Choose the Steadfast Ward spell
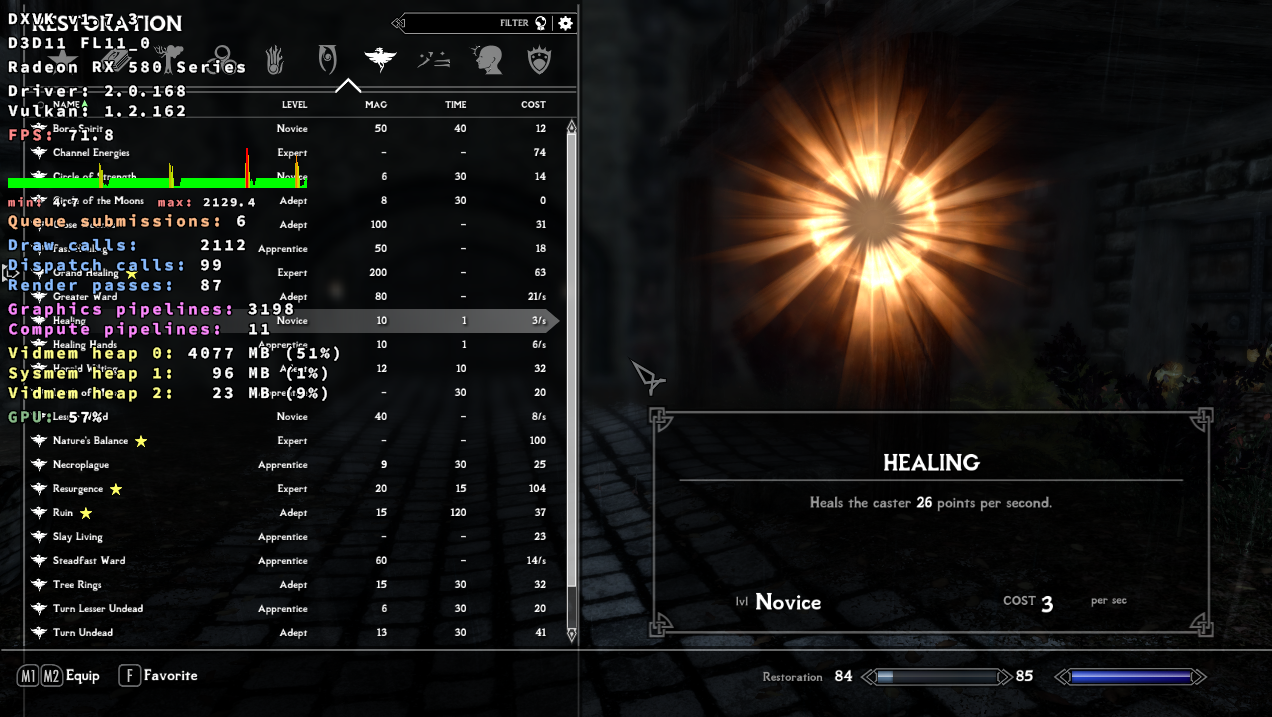This screenshot has height=717, width=1272. tap(89, 561)
